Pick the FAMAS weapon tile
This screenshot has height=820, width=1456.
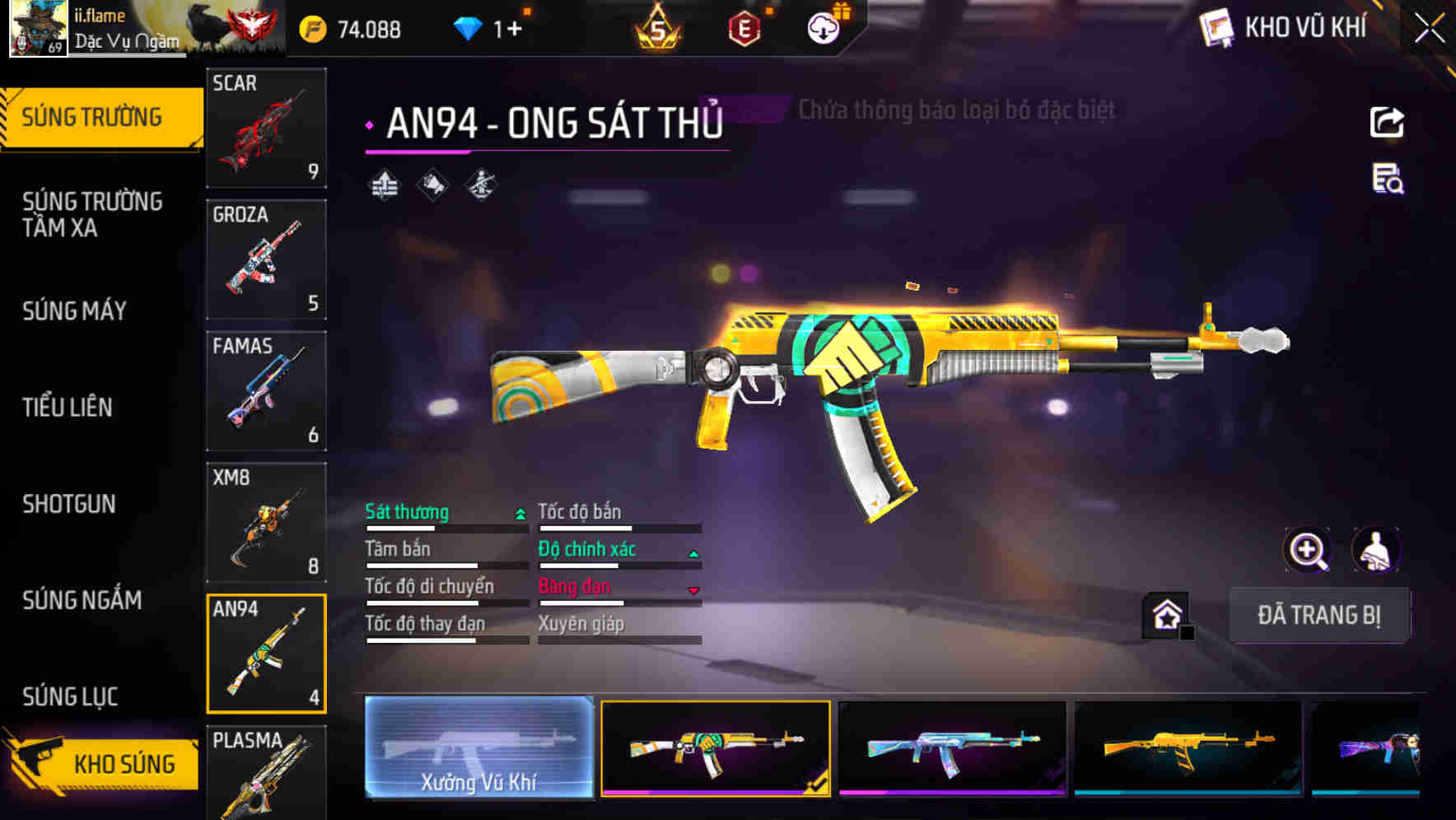(x=266, y=391)
